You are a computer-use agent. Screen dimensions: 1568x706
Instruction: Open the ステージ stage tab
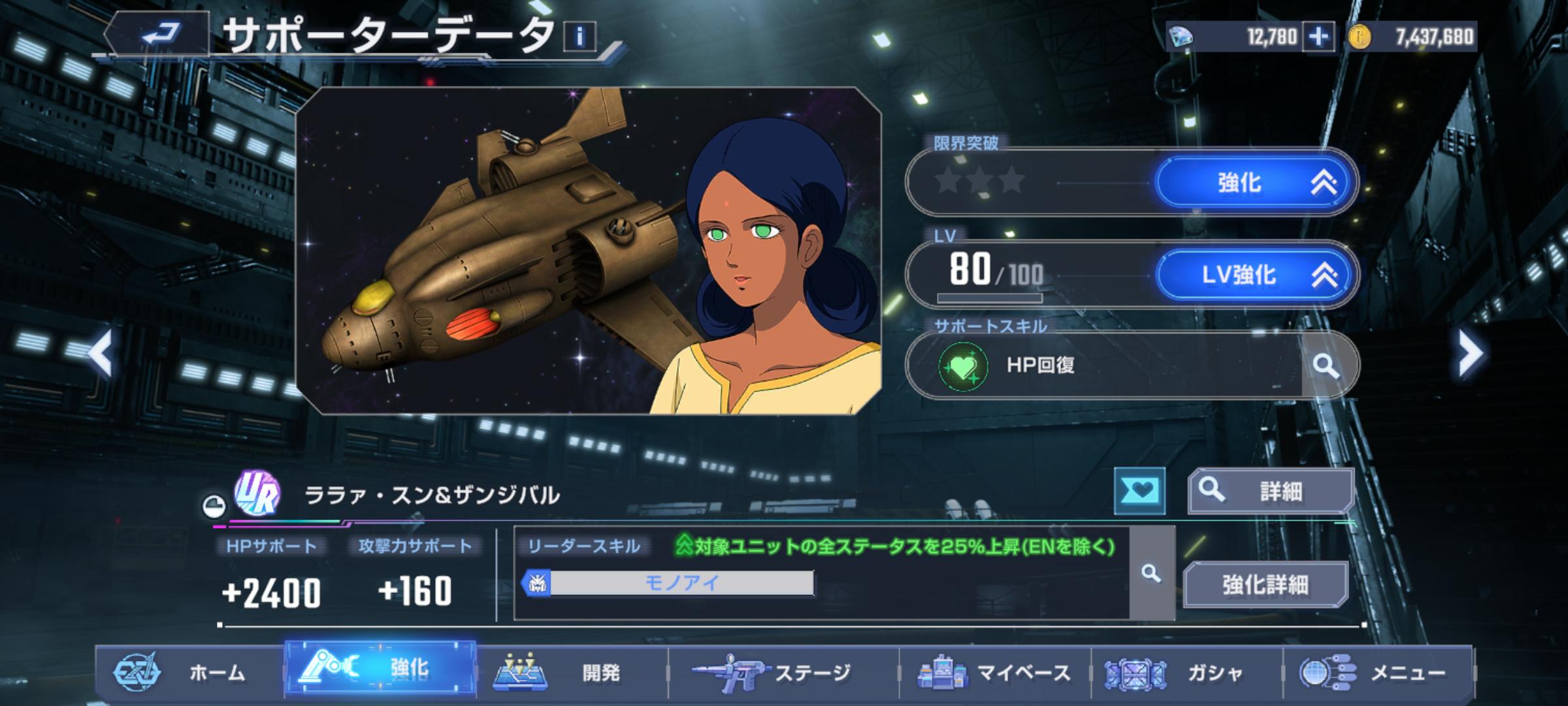click(x=783, y=672)
